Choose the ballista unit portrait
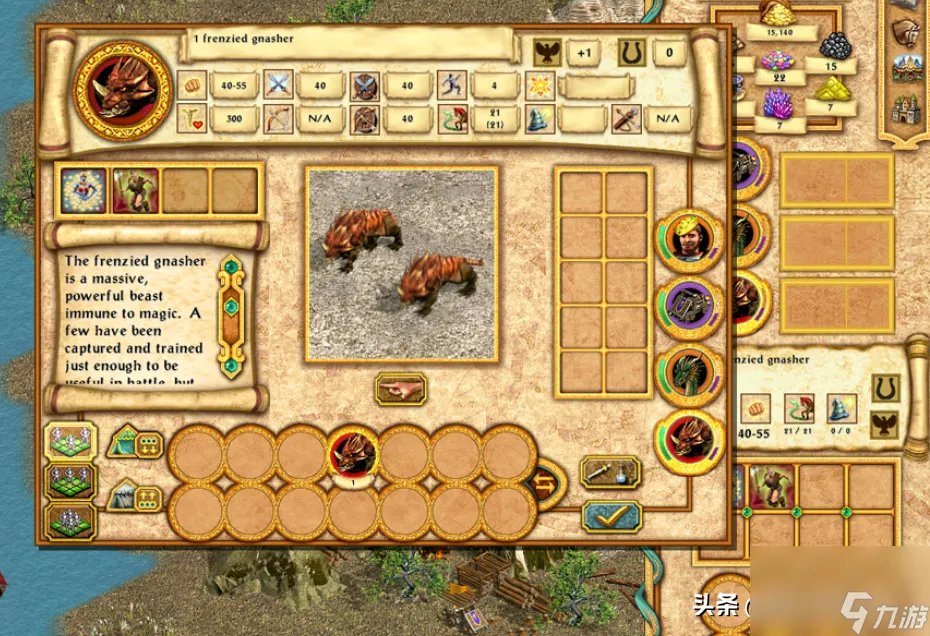The height and width of the screenshot is (636, 930). [x=689, y=308]
